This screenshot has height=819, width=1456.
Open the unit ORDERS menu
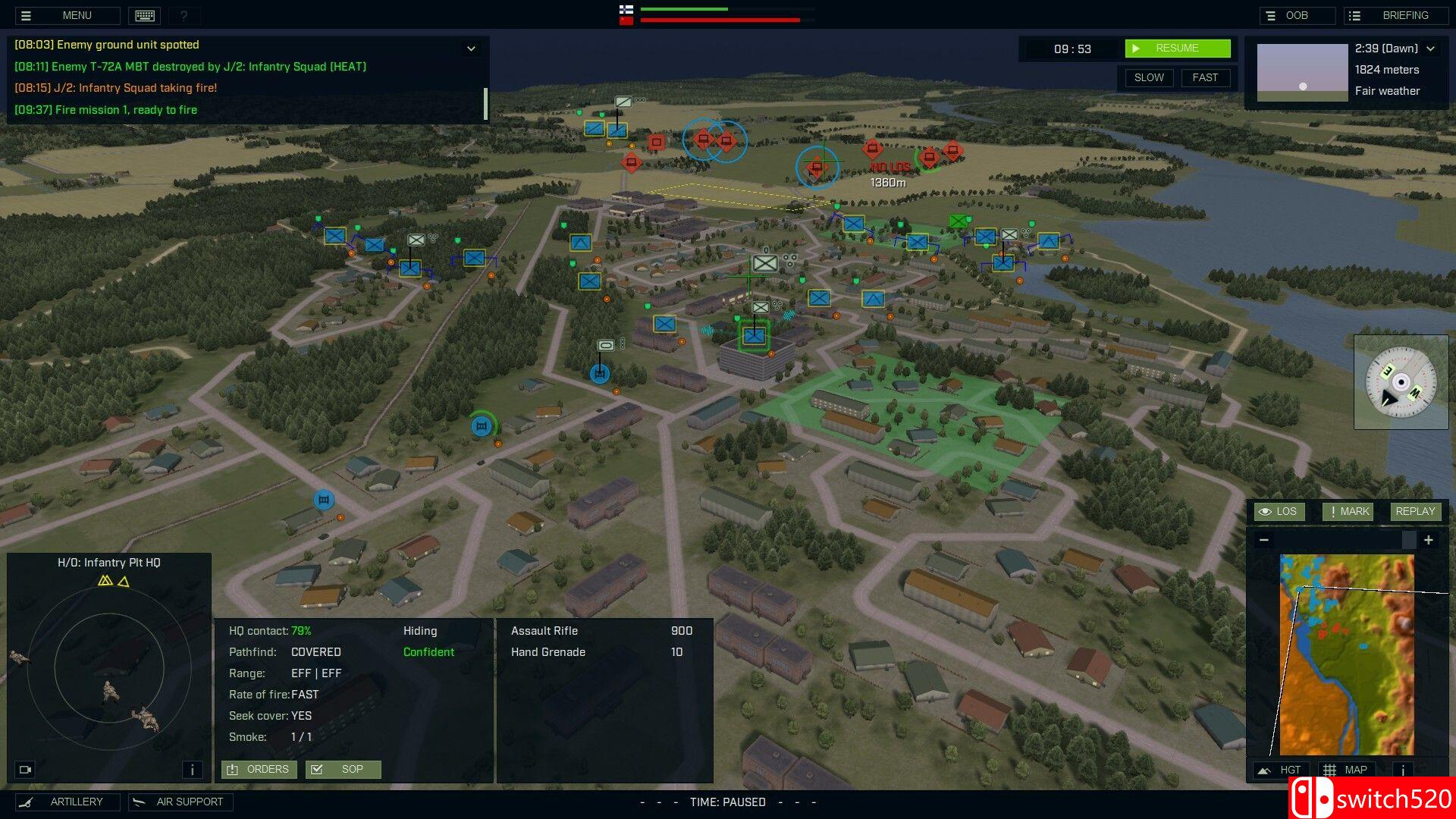[x=259, y=769]
